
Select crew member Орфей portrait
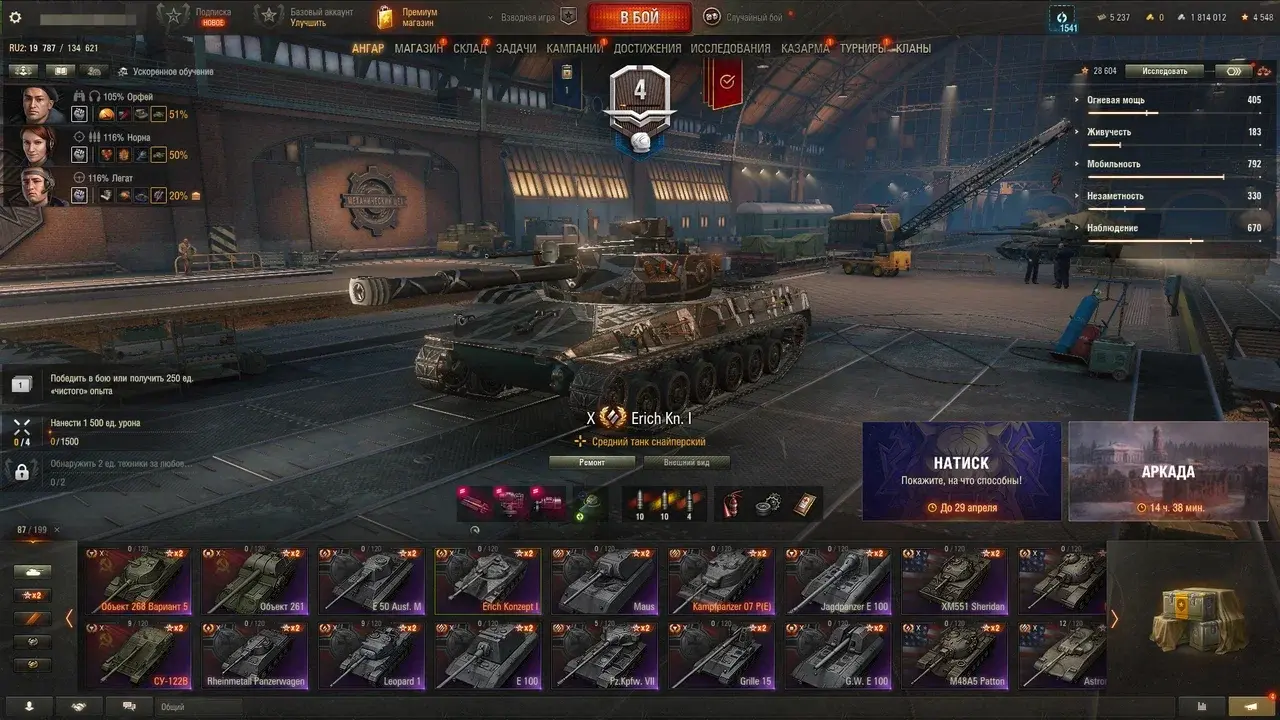37,104
